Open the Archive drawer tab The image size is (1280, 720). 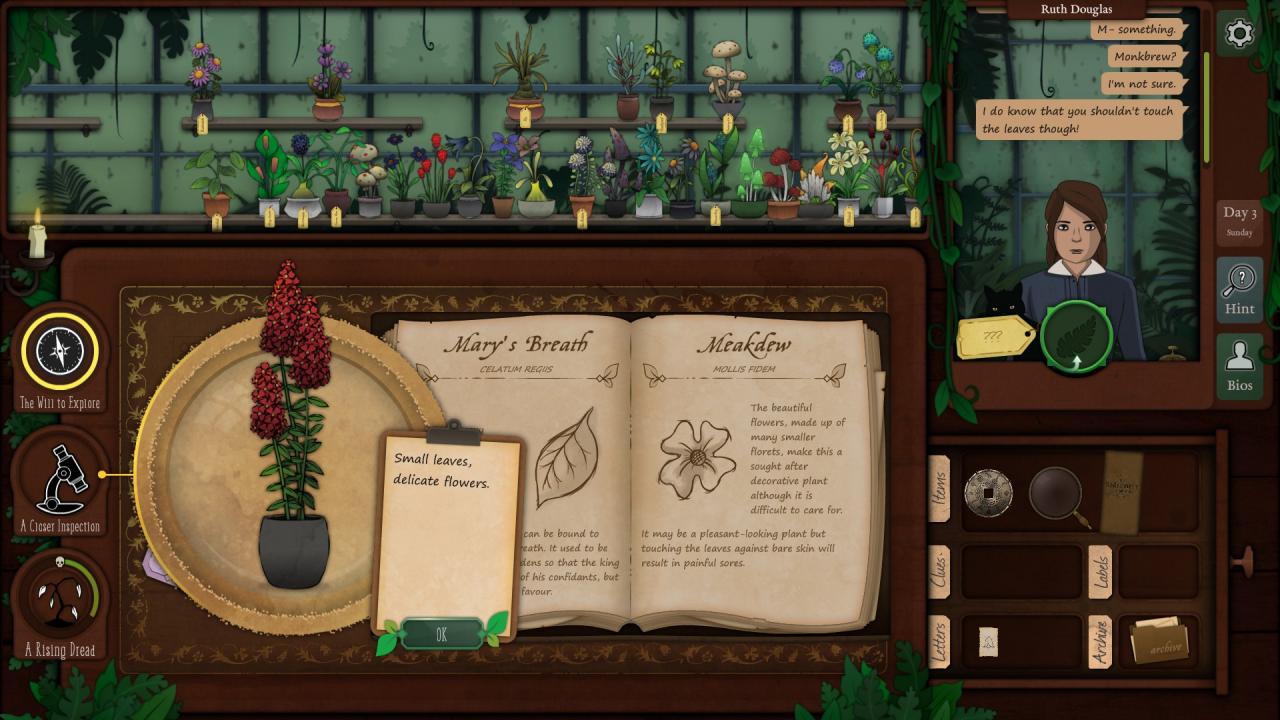(1099, 641)
